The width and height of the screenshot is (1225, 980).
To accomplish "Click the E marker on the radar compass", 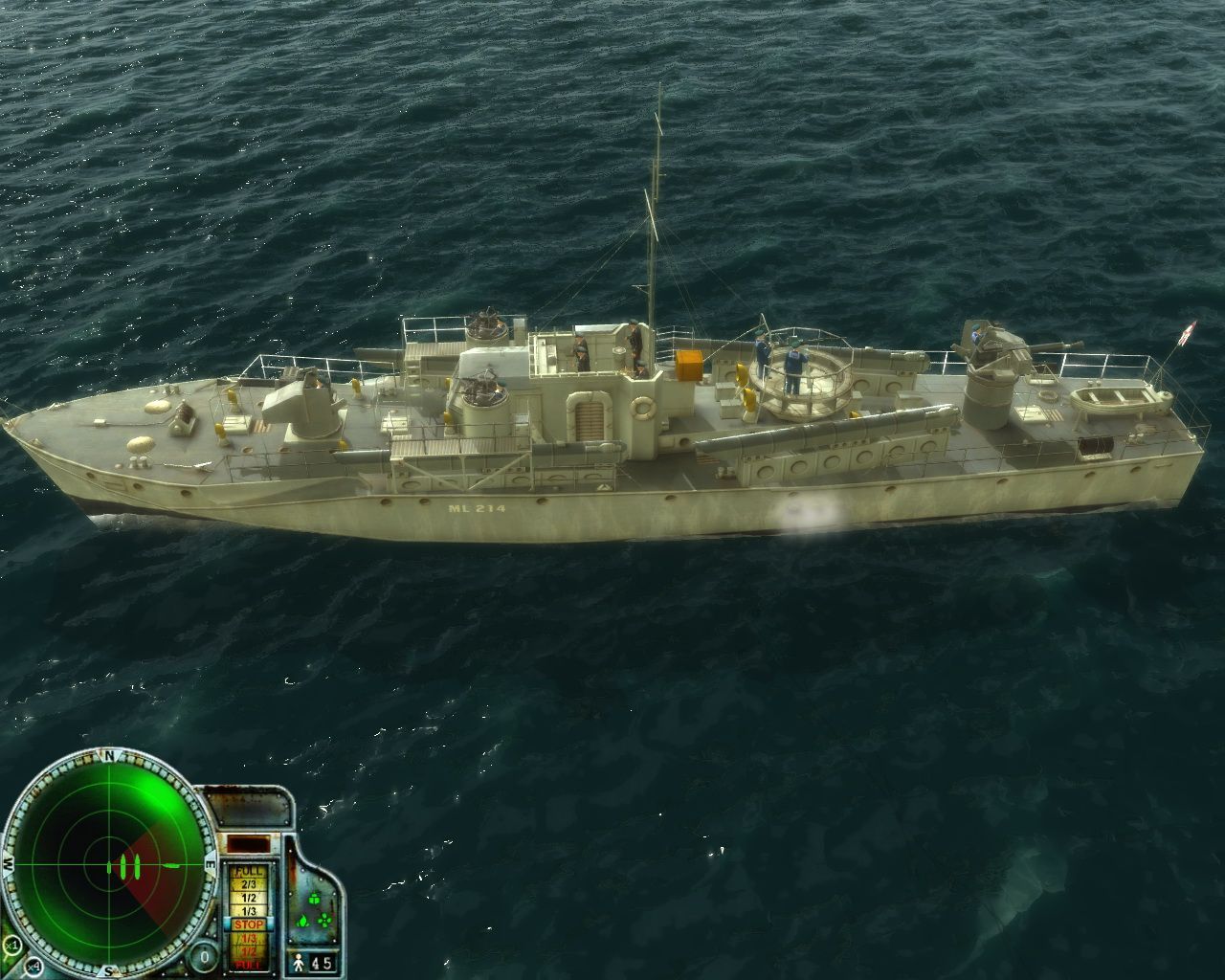I will pyautogui.click(x=211, y=864).
